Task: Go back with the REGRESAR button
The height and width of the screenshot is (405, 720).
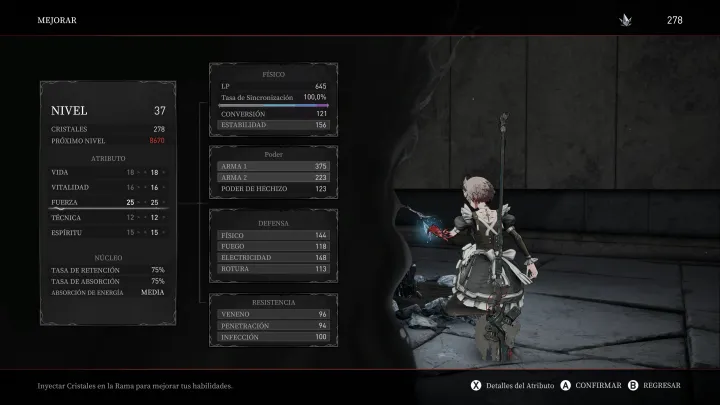Action: (x=661, y=385)
